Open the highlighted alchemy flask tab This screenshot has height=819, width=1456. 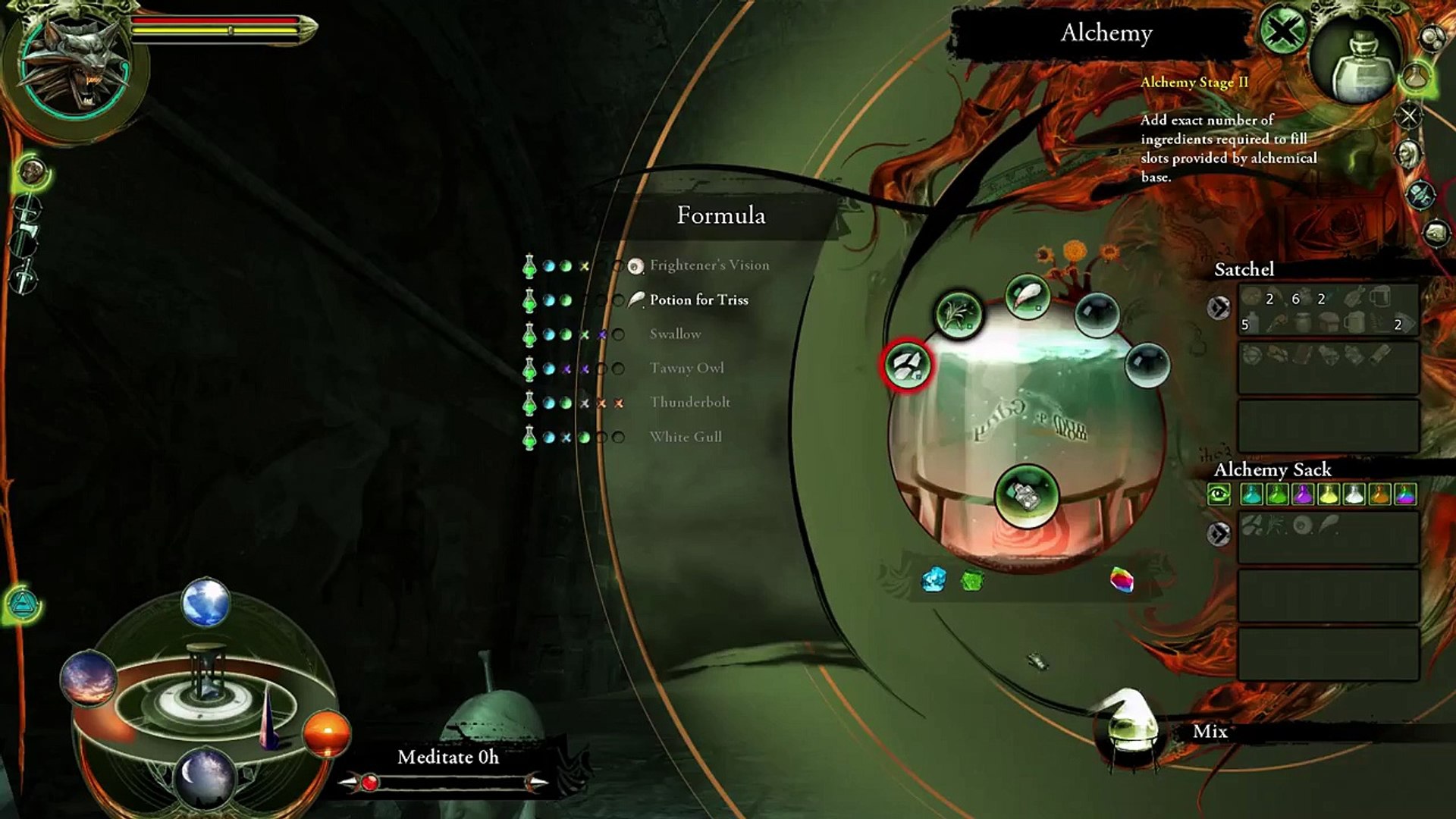[x=1416, y=76]
